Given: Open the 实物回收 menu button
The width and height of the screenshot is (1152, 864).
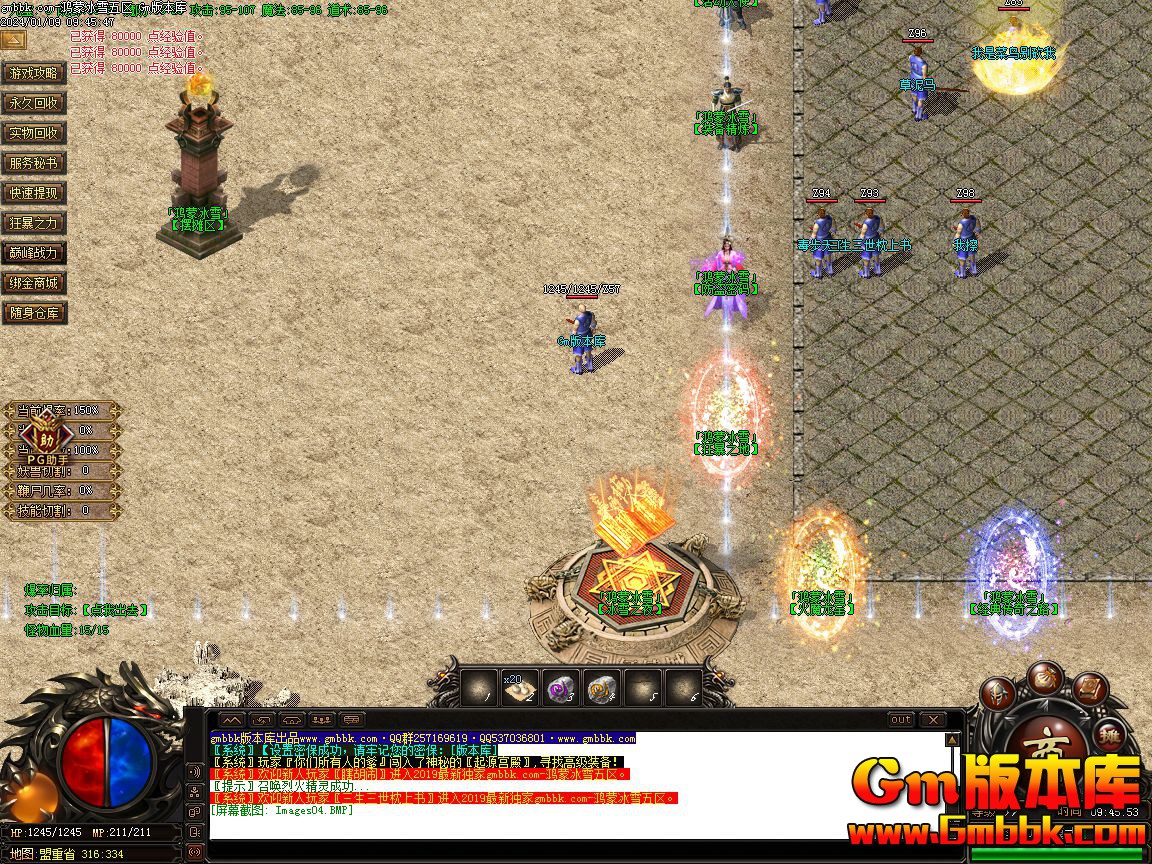Looking at the screenshot, I should [35, 133].
